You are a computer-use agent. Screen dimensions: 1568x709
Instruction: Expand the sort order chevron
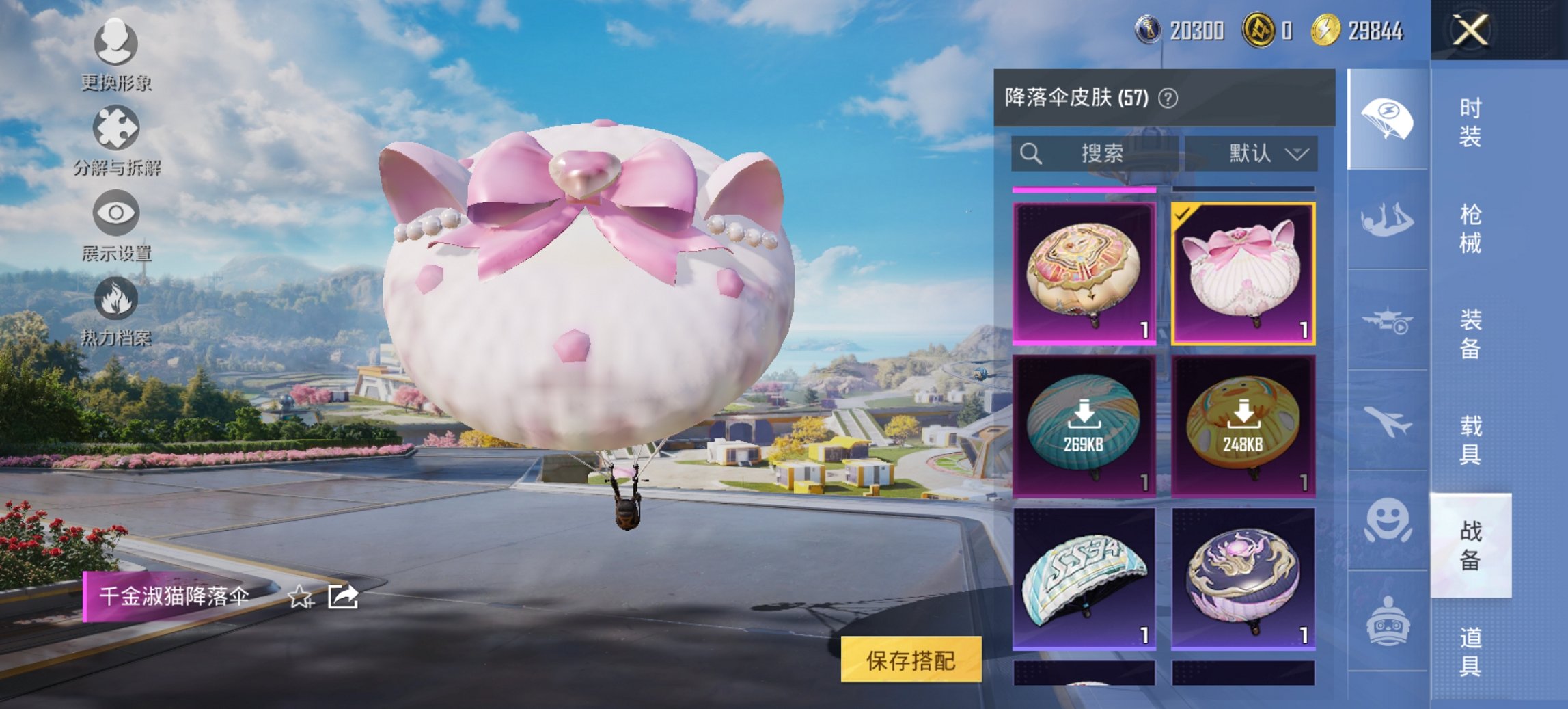pos(1299,155)
